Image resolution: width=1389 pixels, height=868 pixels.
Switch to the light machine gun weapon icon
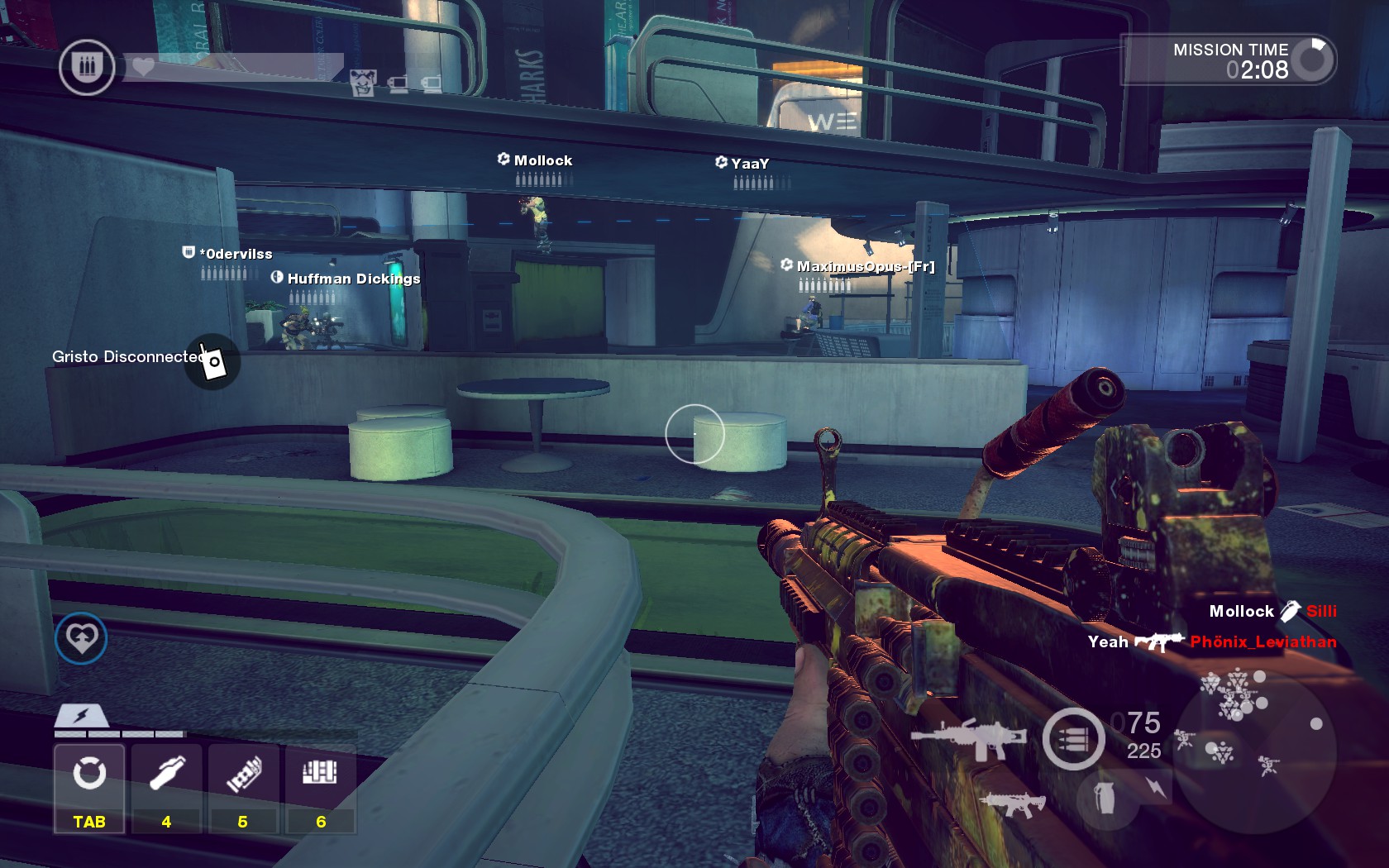point(968,737)
